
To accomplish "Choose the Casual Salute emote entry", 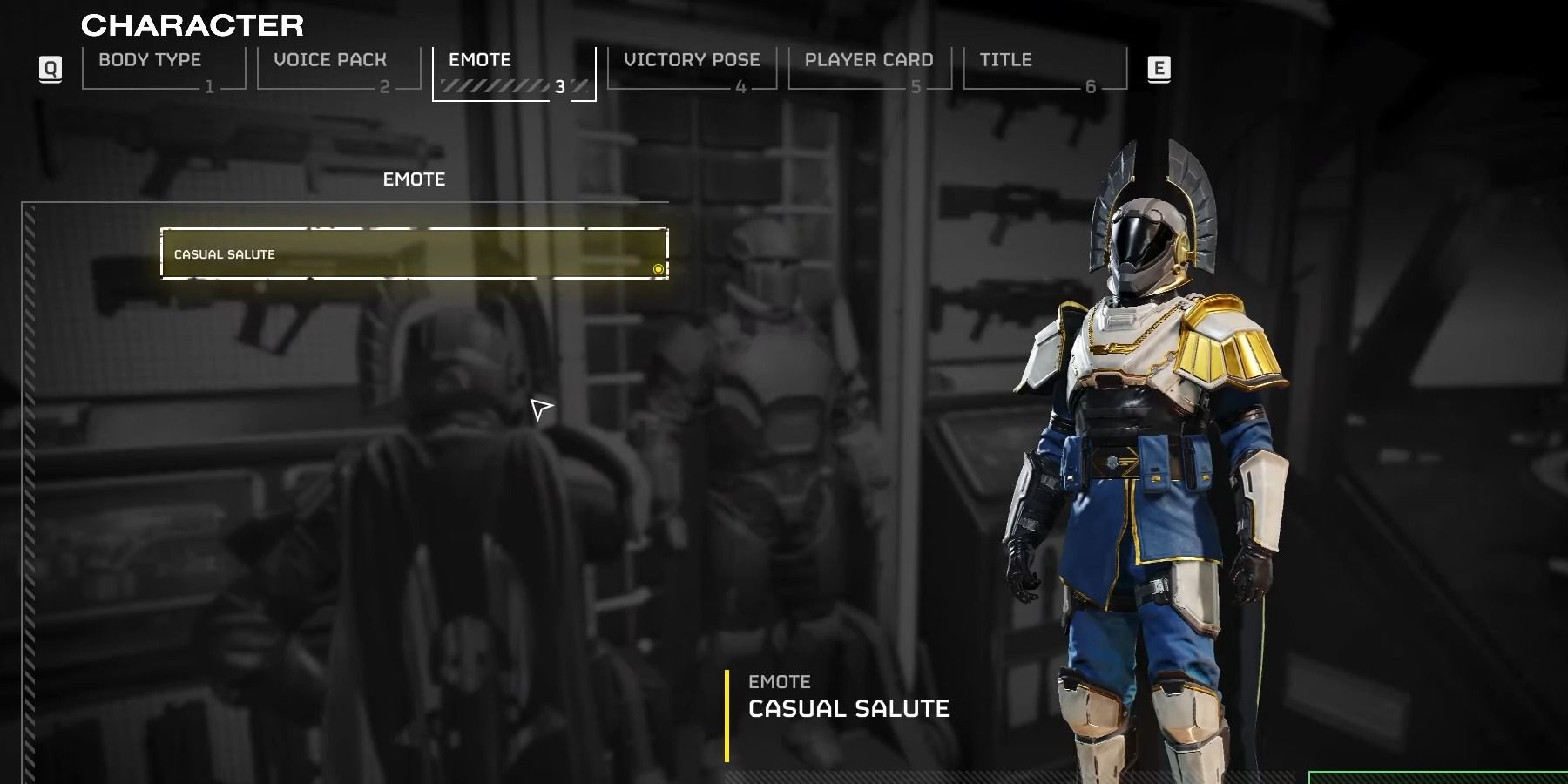I will pos(414,253).
